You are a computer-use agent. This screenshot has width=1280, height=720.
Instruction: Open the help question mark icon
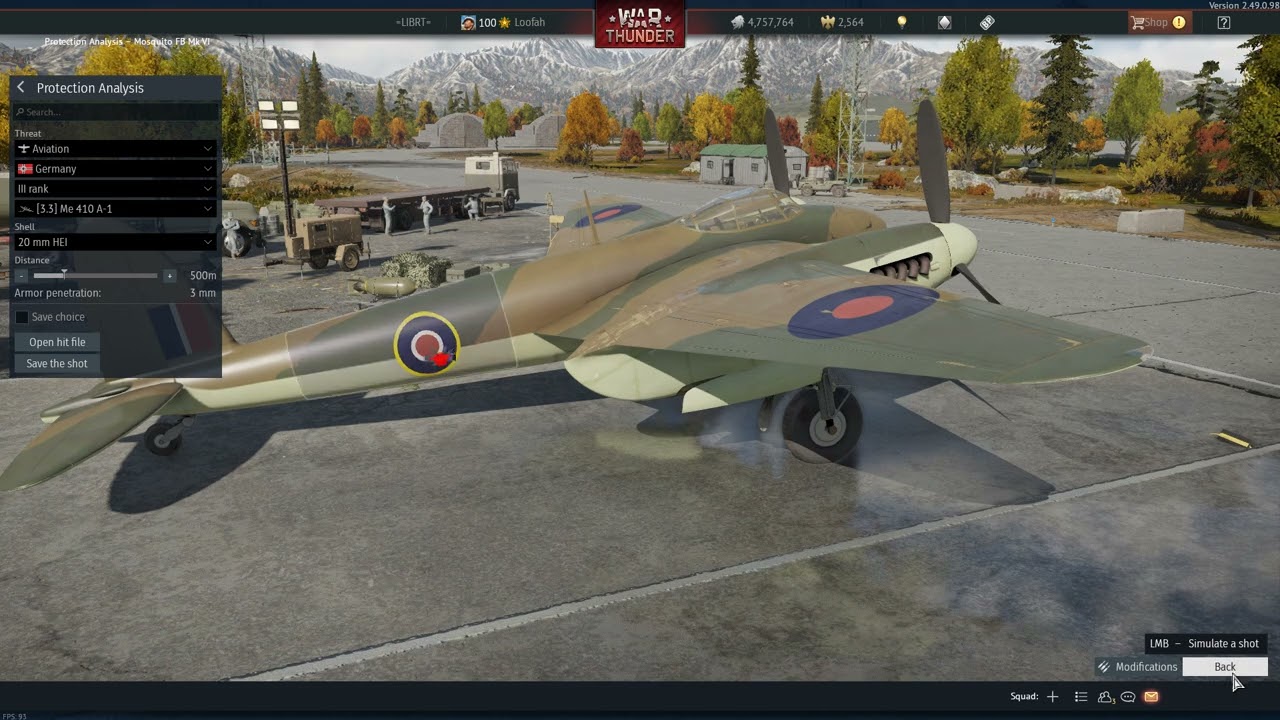1224,22
